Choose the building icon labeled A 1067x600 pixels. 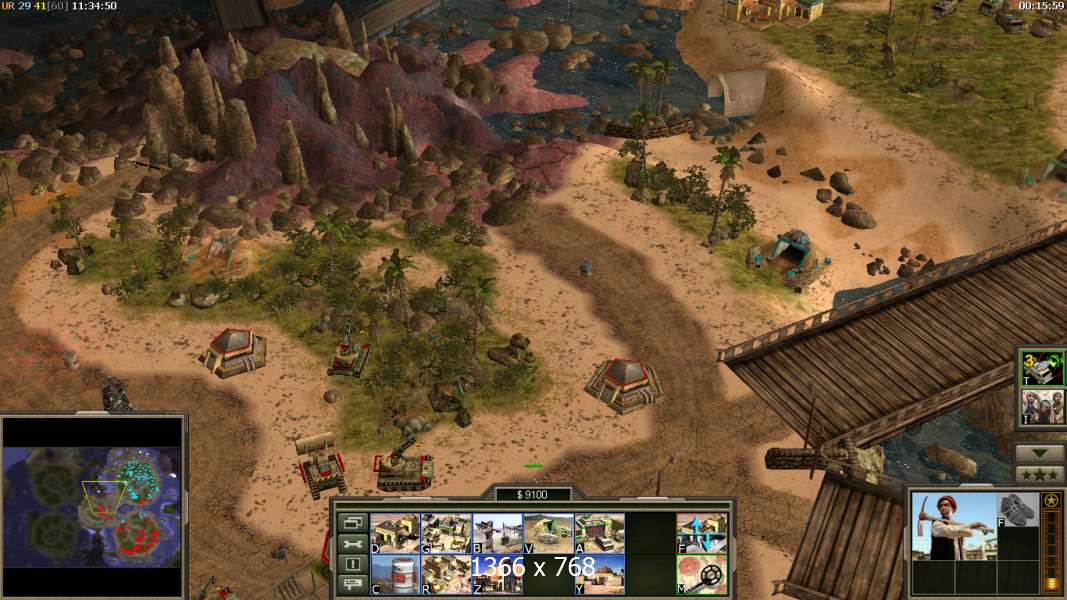pos(599,533)
